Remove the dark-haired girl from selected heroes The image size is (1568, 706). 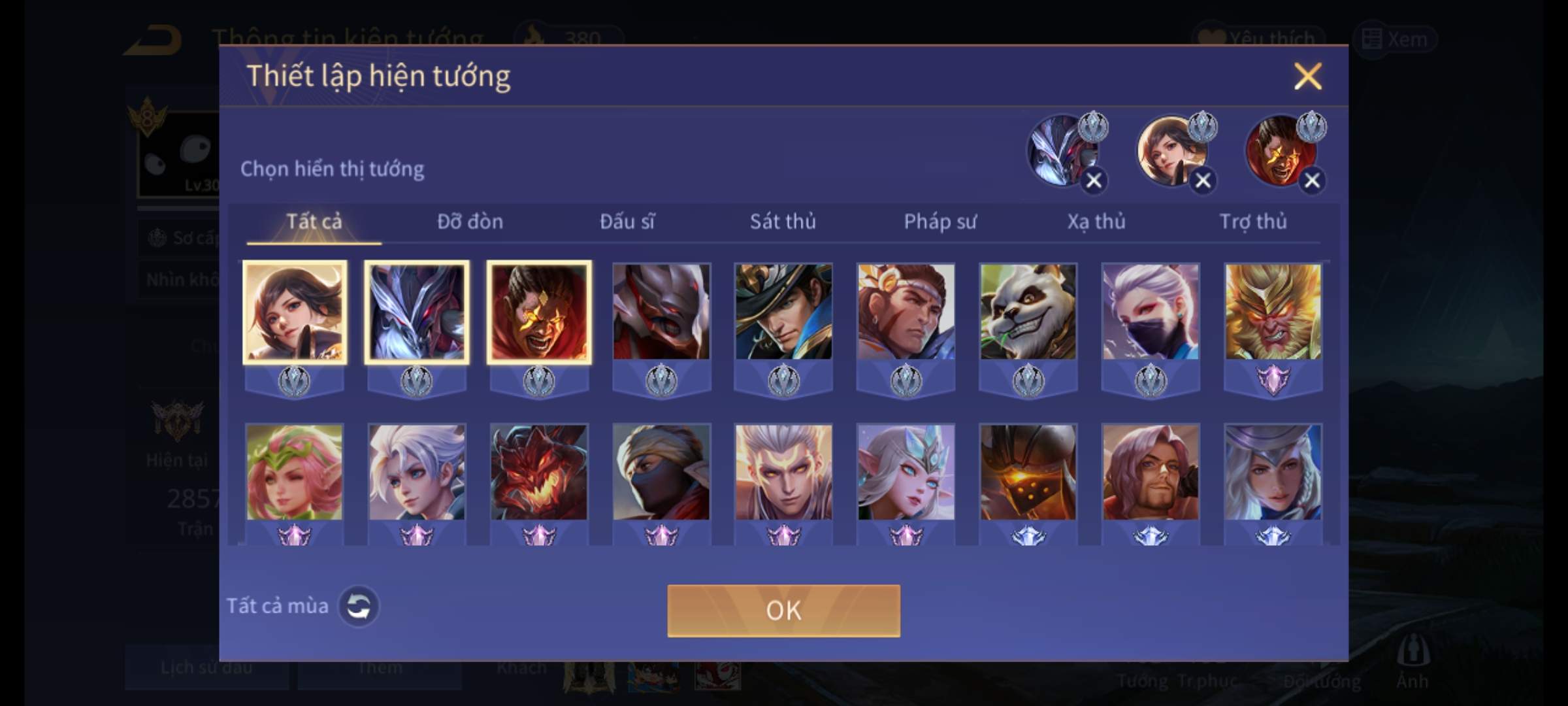[x=1203, y=180]
